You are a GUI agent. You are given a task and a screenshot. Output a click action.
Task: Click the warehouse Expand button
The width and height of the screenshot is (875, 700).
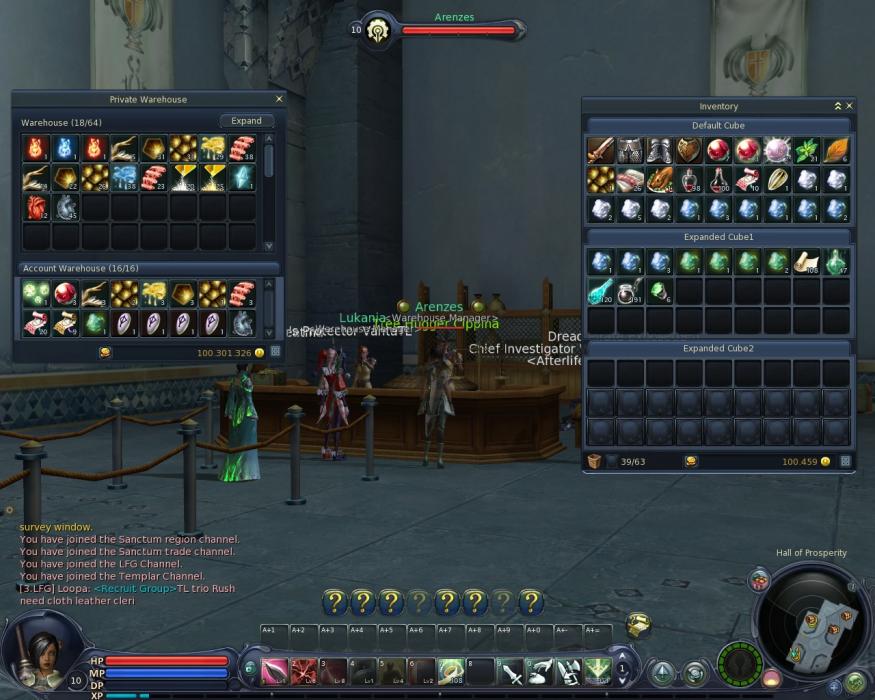pyautogui.click(x=246, y=121)
